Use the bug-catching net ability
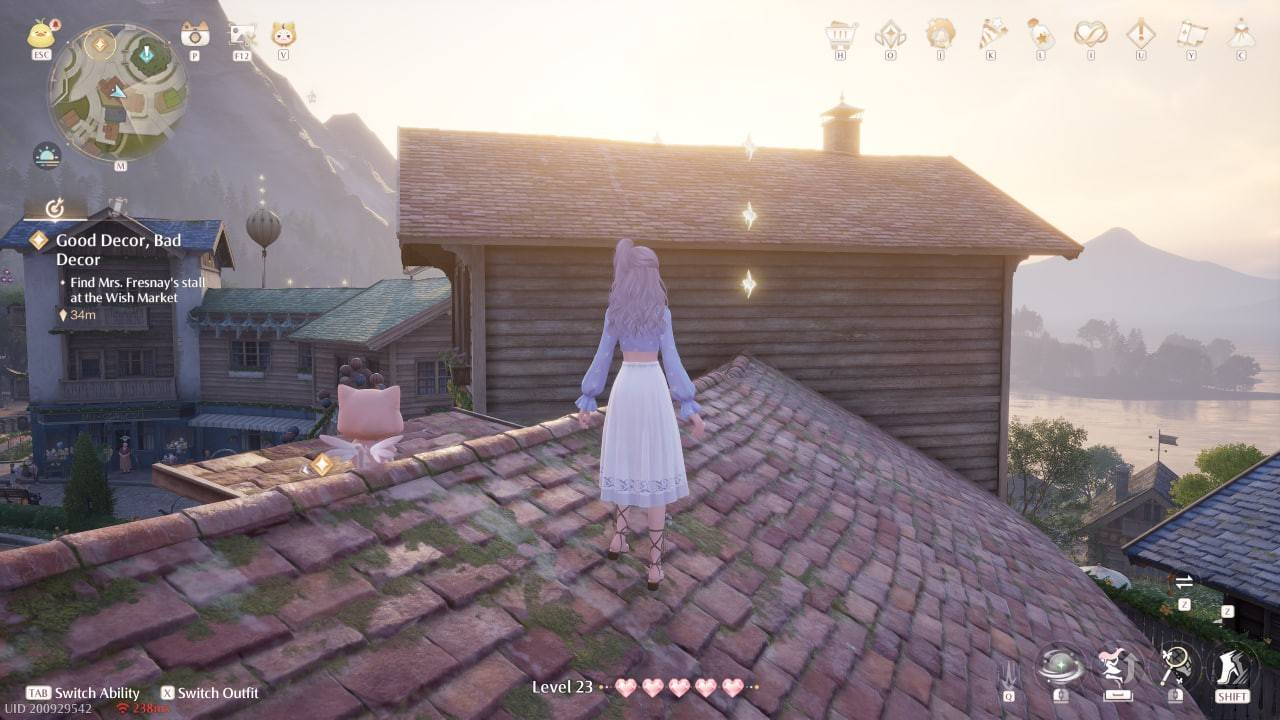This screenshot has width=1280, height=720. click(x=1174, y=664)
